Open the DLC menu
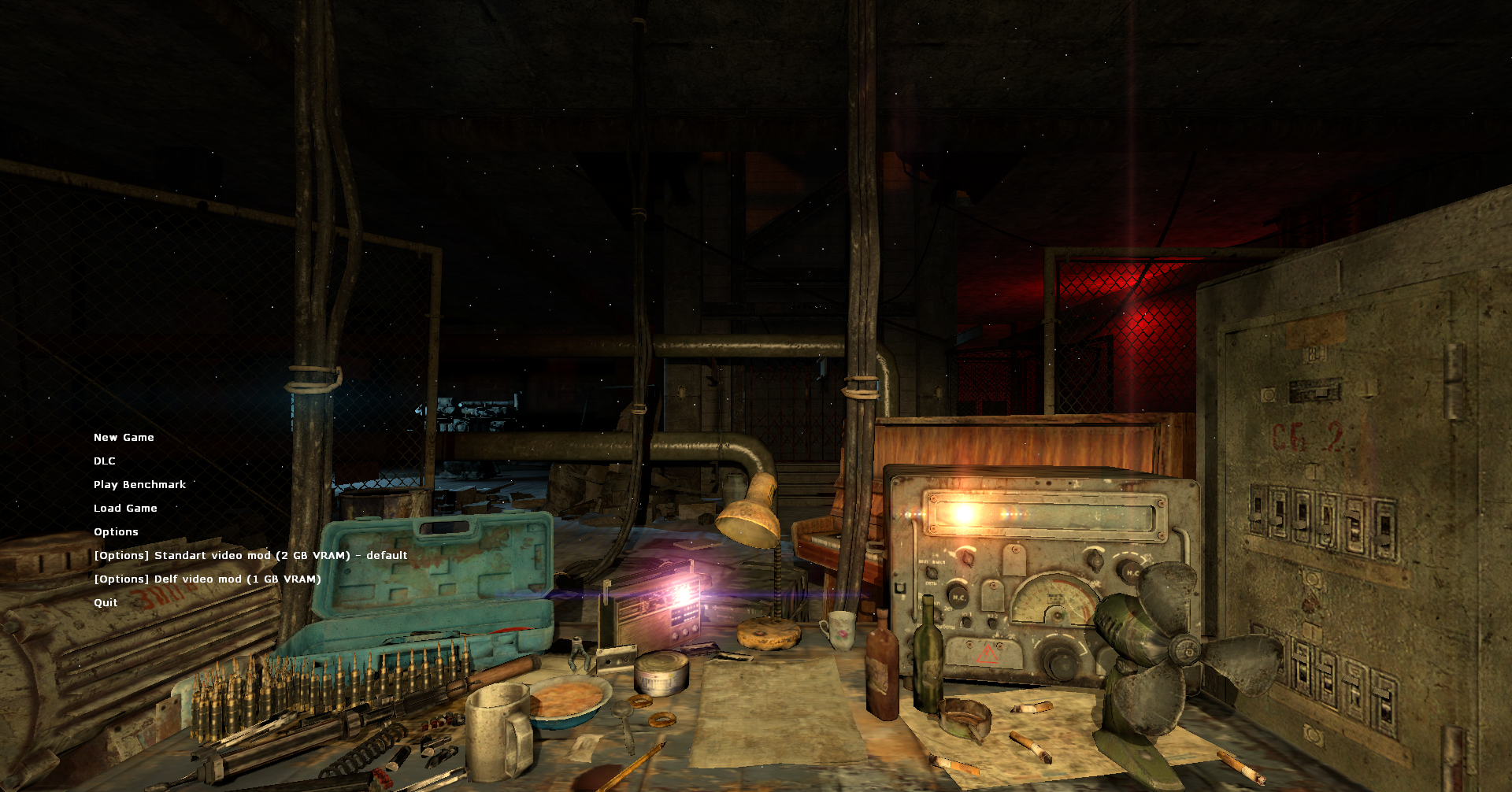 click(104, 461)
